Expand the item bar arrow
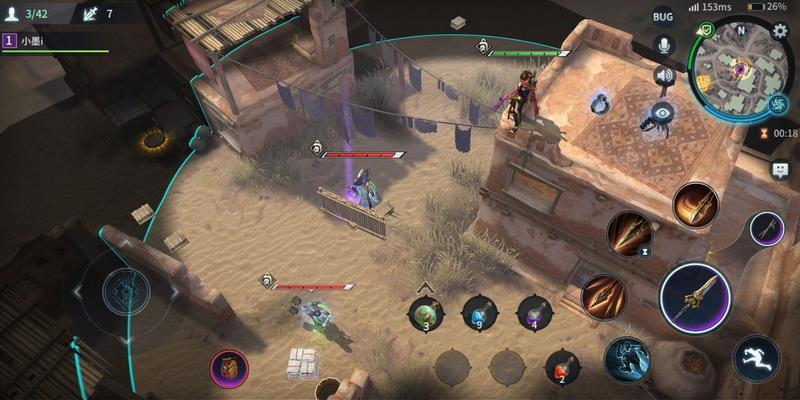 [x=426, y=288]
